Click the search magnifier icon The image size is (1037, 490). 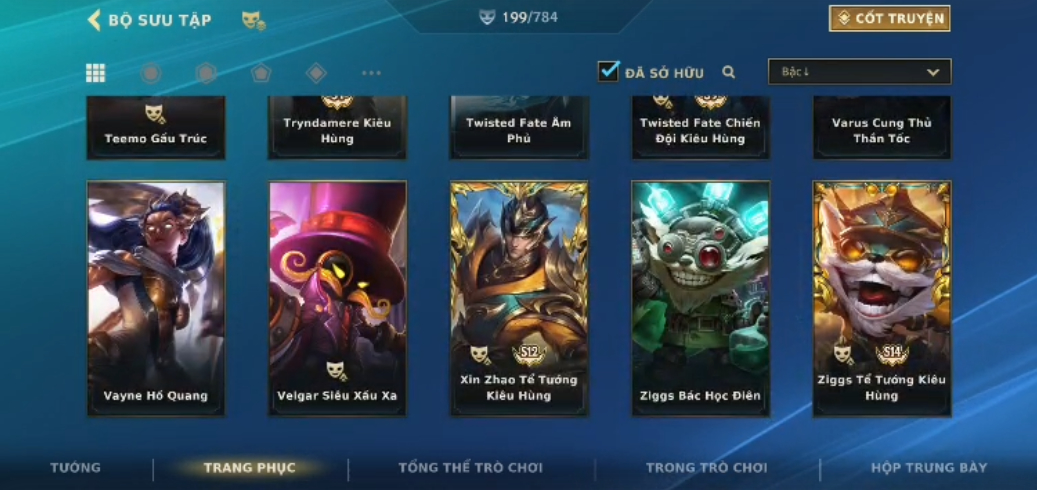point(729,72)
